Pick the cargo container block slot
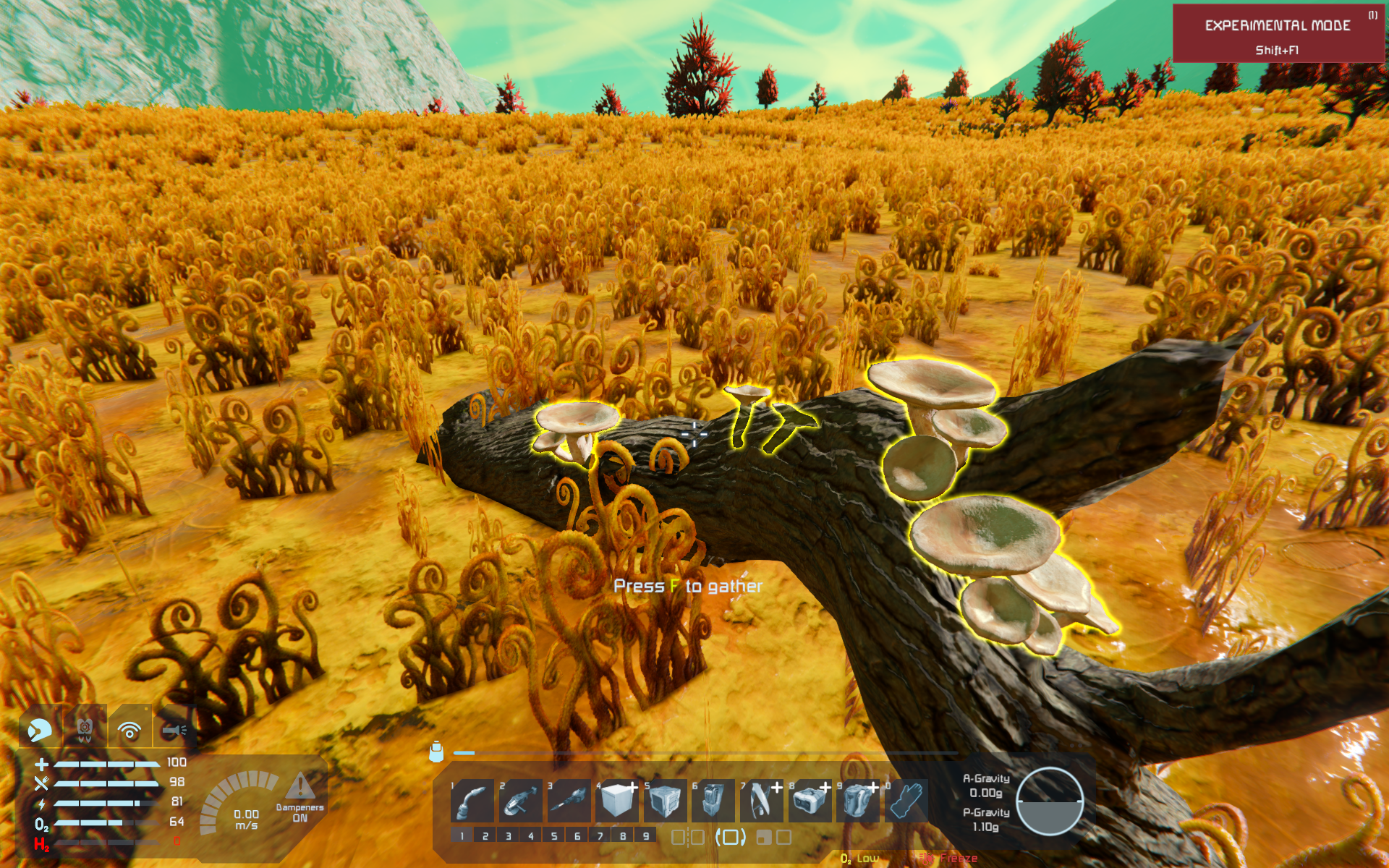Screen dimensions: 1389x868 tap(665, 801)
